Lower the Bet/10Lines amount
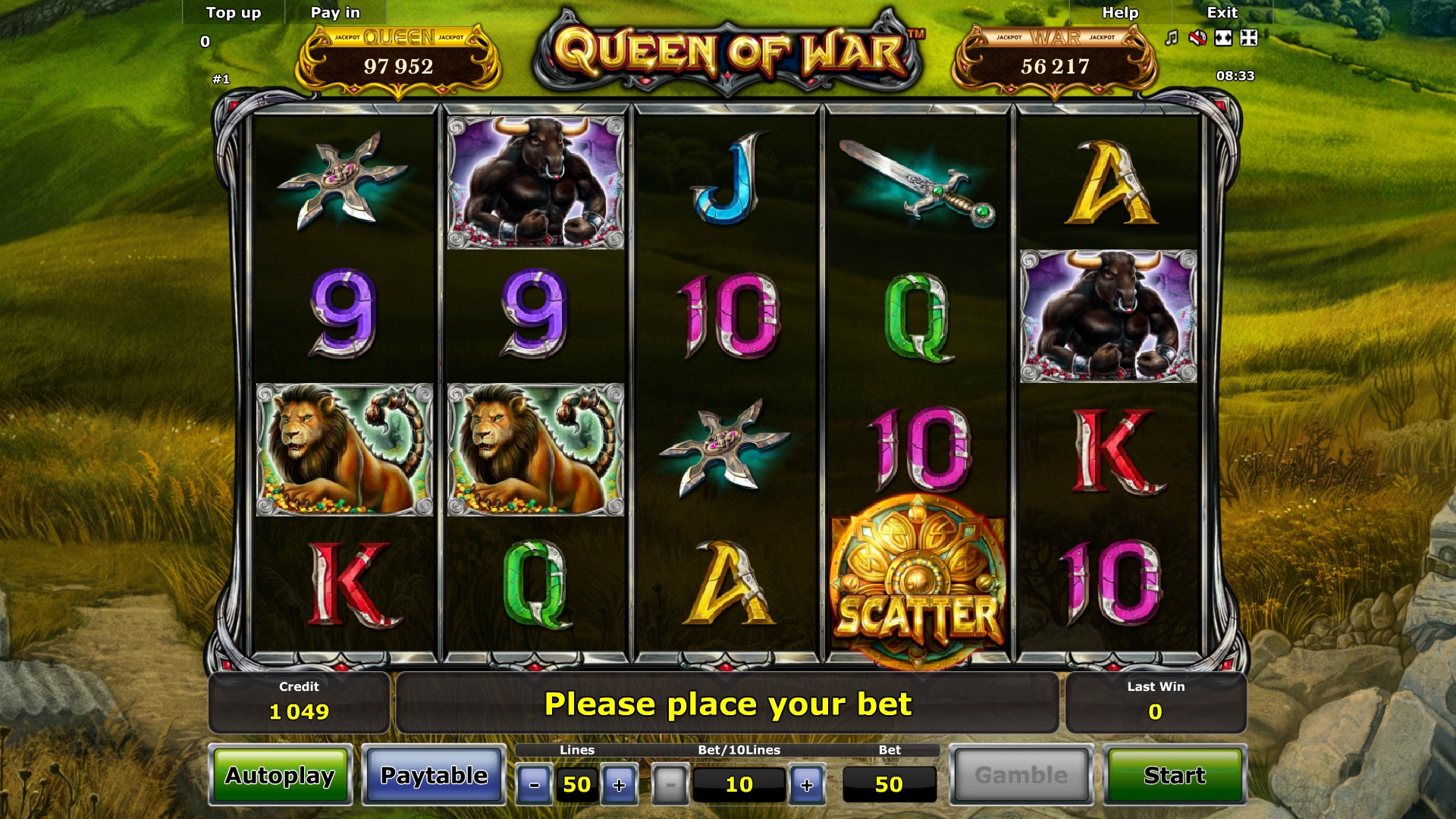 coord(670,785)
